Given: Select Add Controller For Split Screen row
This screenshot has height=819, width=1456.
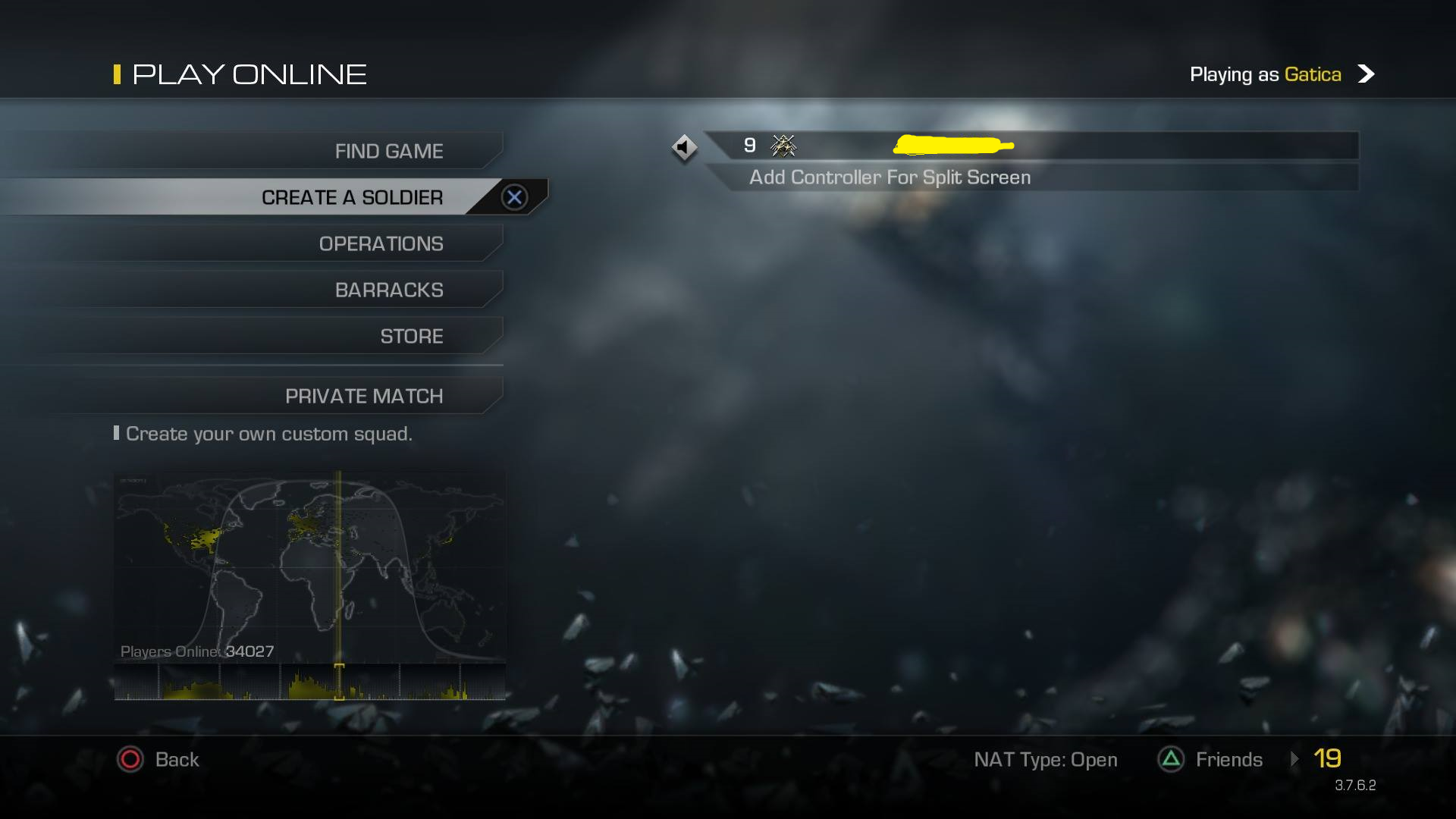Looking at the screenshot, I should [890, 177].
